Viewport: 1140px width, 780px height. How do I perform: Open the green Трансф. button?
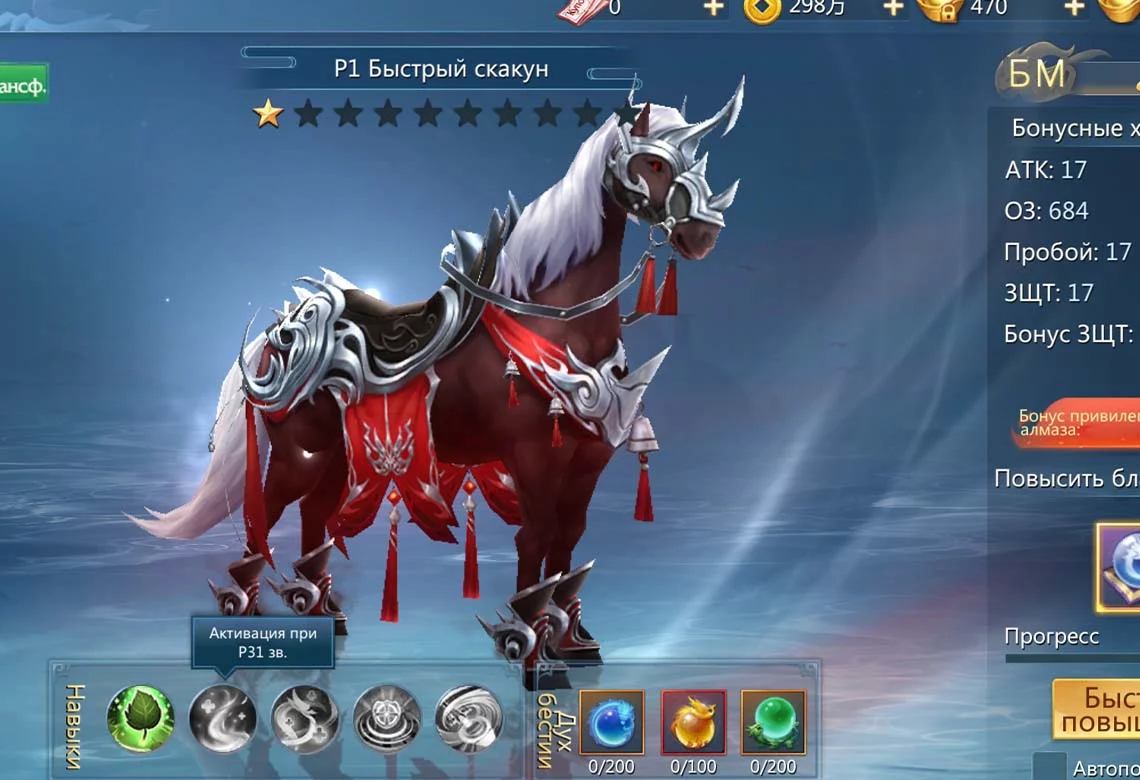pyautogui.click(x=22, y=86)
